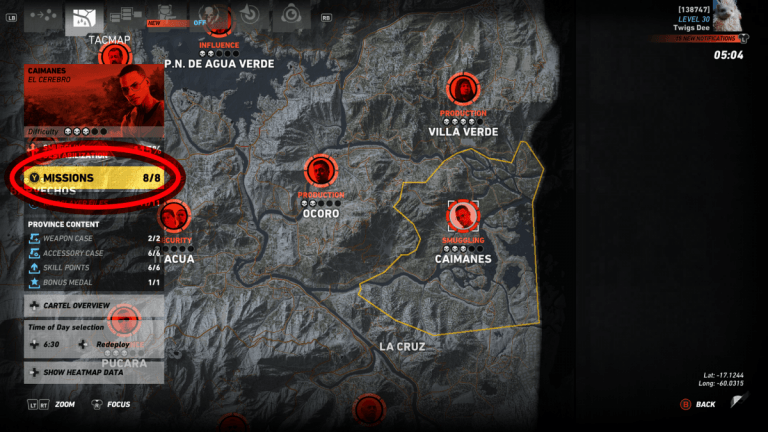Select the Caimanes smuggling boss marker
The height and width of the screenshot is (432, 768).
462,215
